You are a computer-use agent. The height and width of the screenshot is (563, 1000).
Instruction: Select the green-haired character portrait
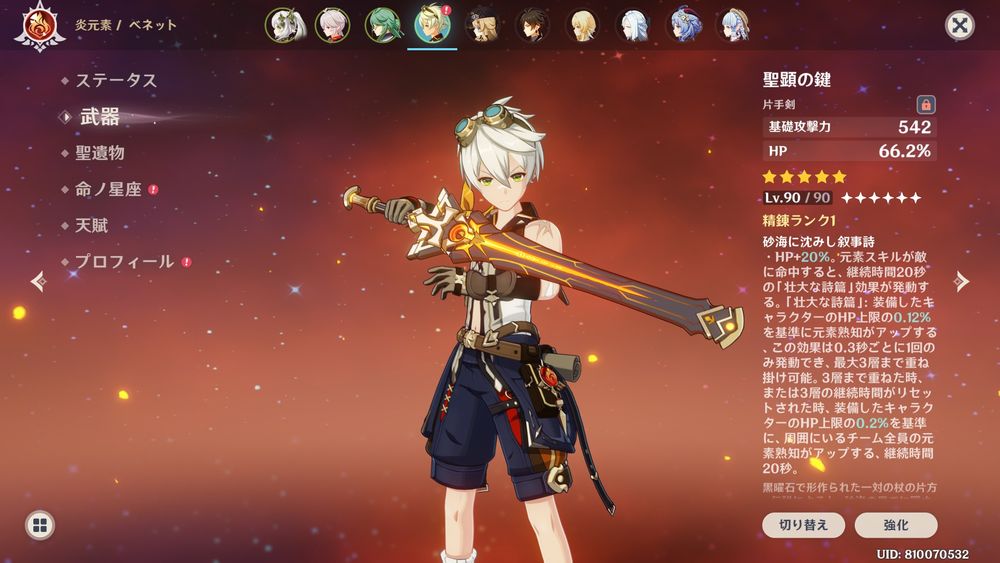tap(382, 25)
